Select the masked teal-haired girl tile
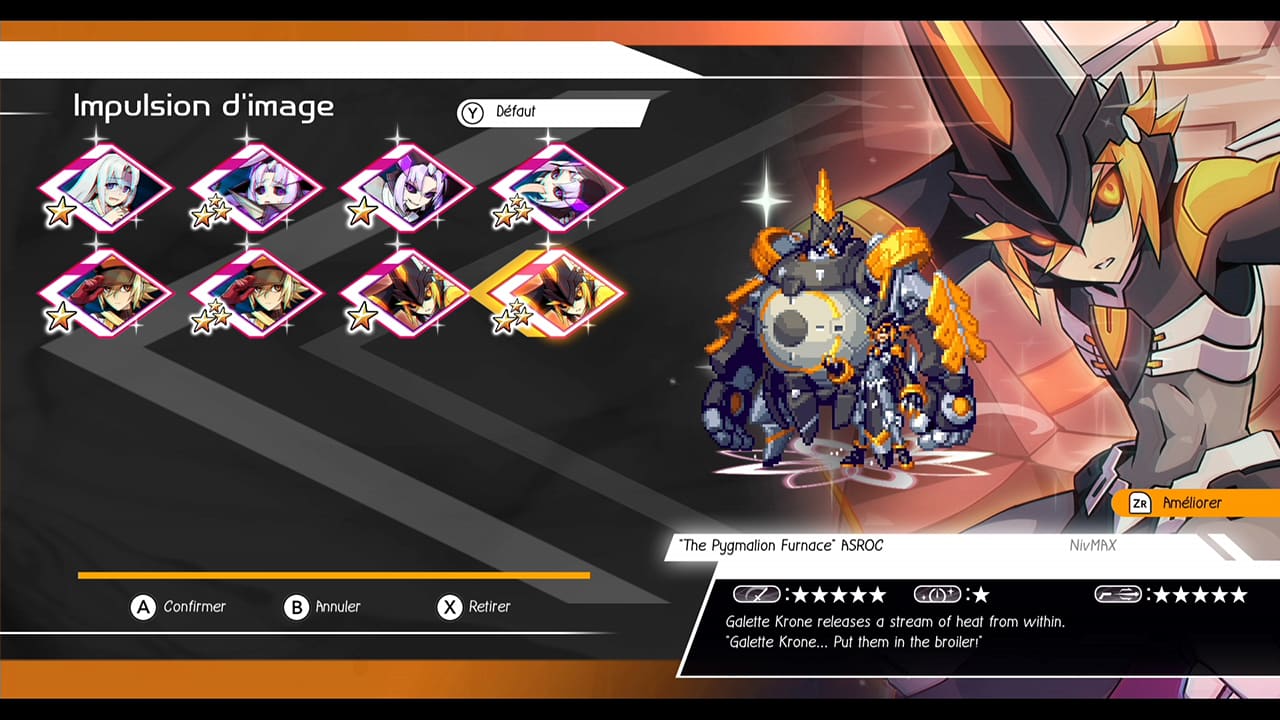 558,188
